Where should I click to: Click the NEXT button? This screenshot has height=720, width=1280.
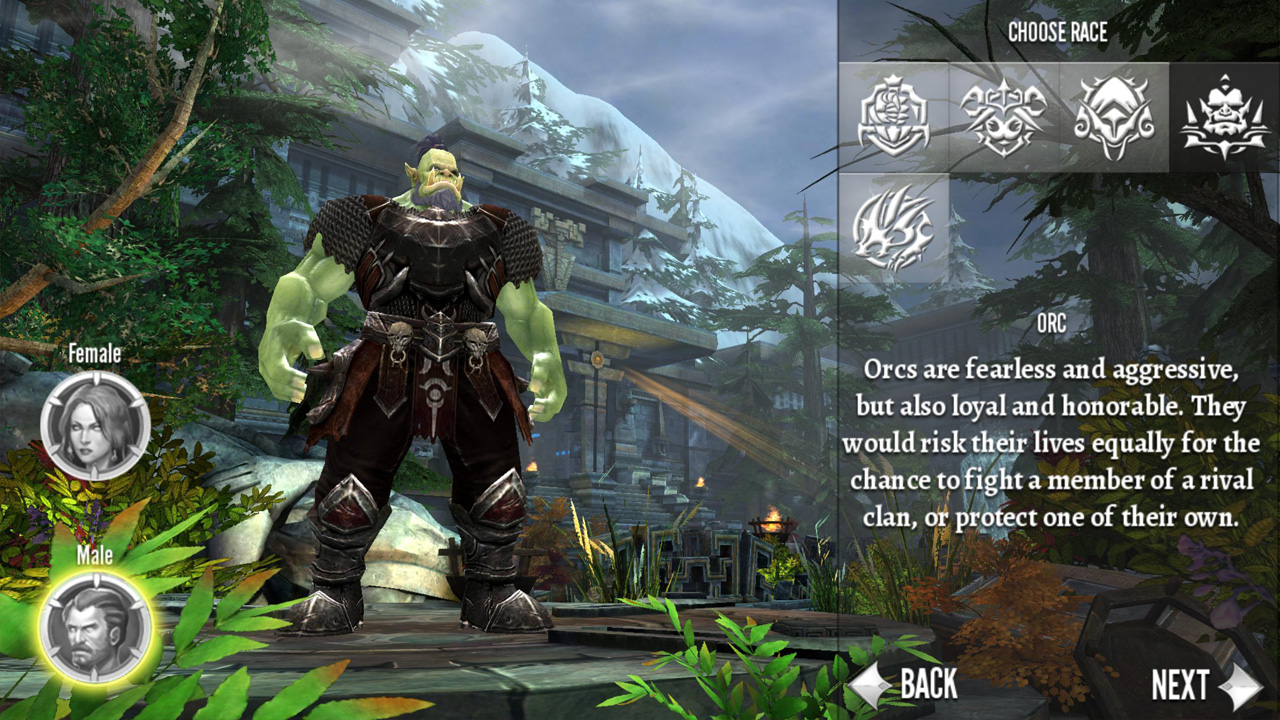1180,686
